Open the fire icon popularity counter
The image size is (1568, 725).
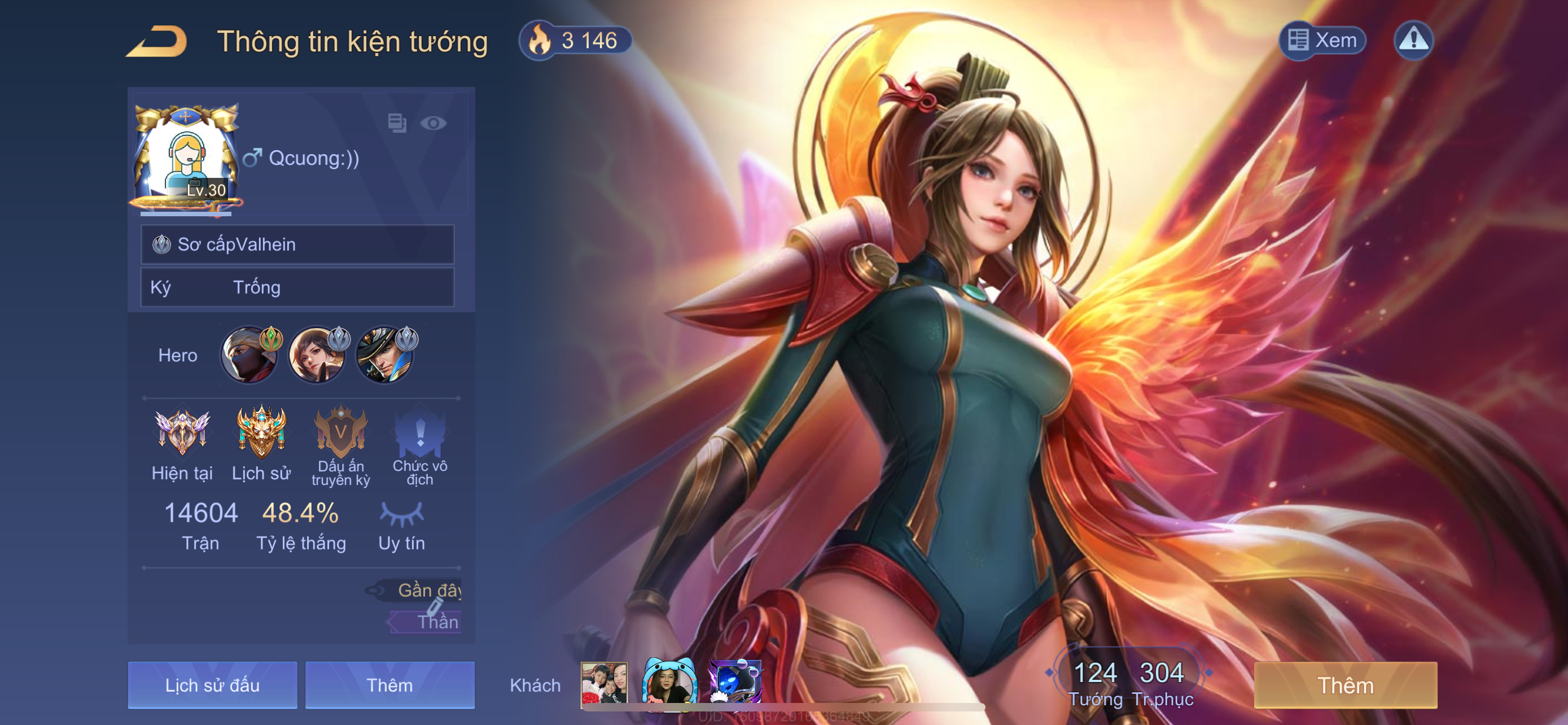coord(575,41)
